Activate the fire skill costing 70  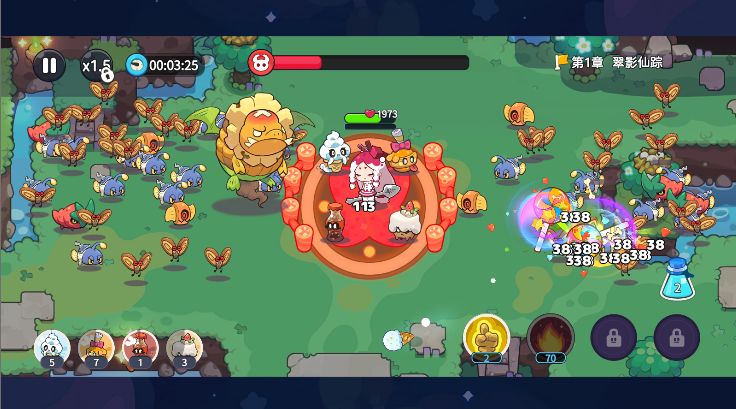[x=550, y=336]
